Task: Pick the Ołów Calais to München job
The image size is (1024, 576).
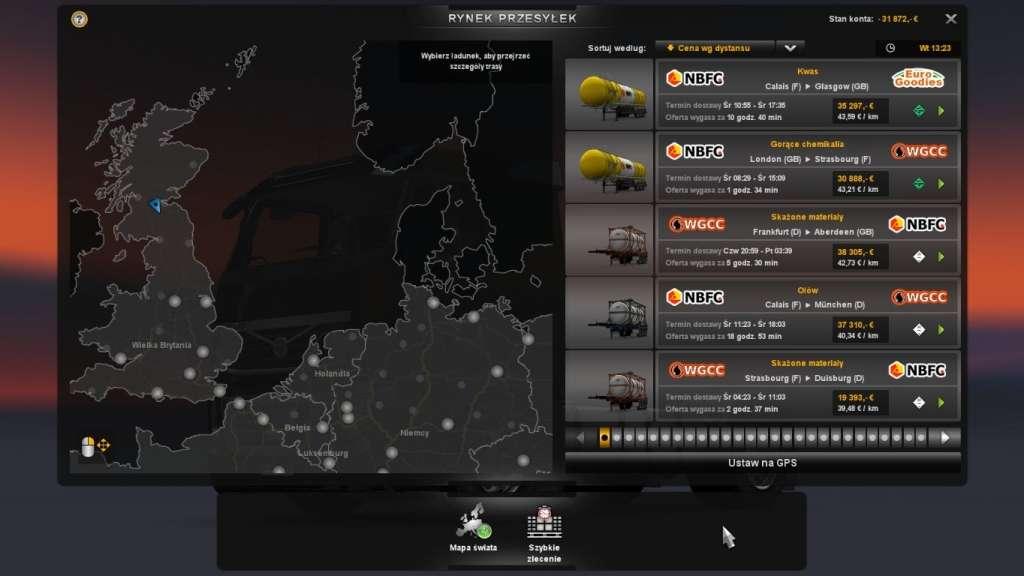Action: pos(806,313)
